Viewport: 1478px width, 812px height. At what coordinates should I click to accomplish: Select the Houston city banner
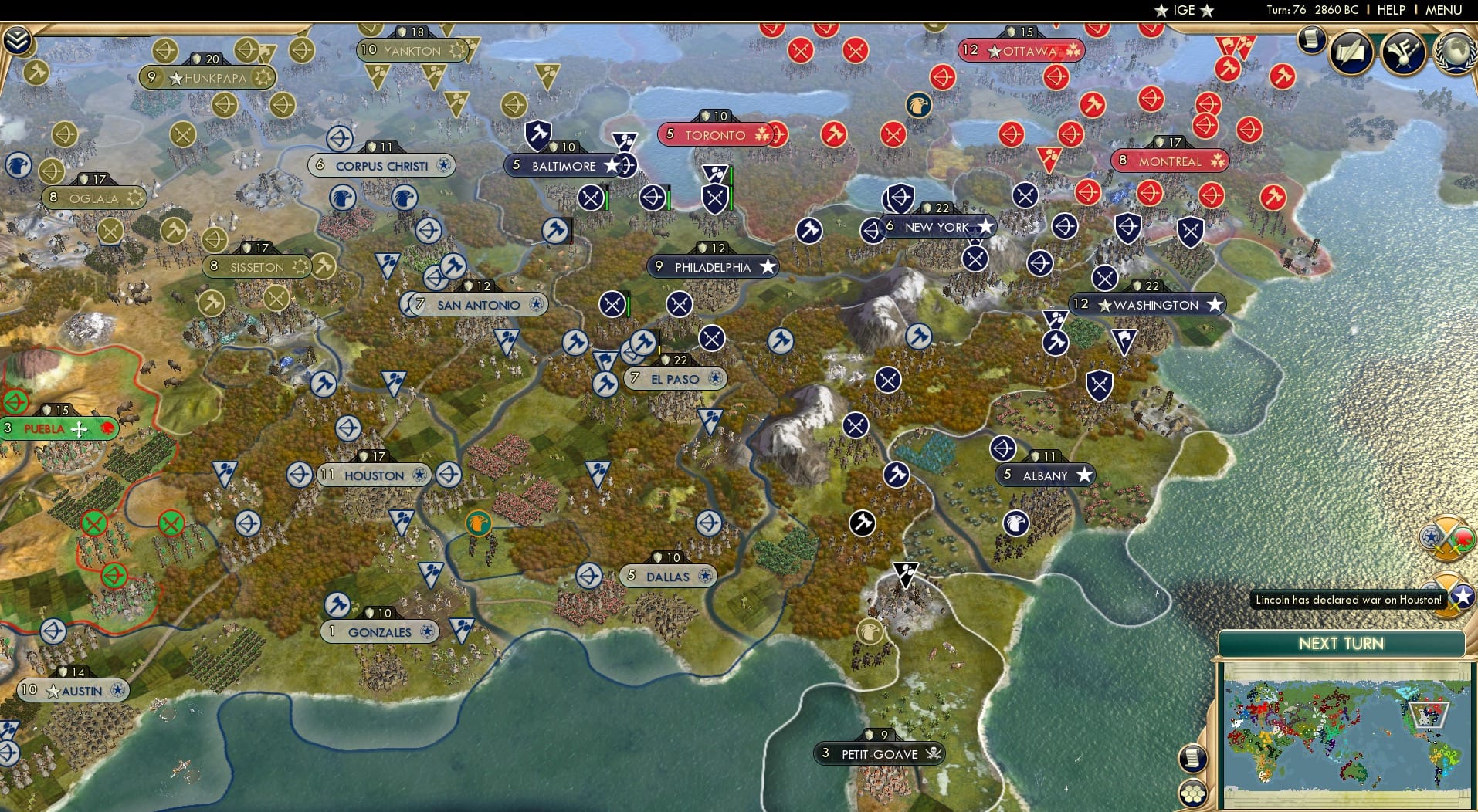[x=371, y=475]
